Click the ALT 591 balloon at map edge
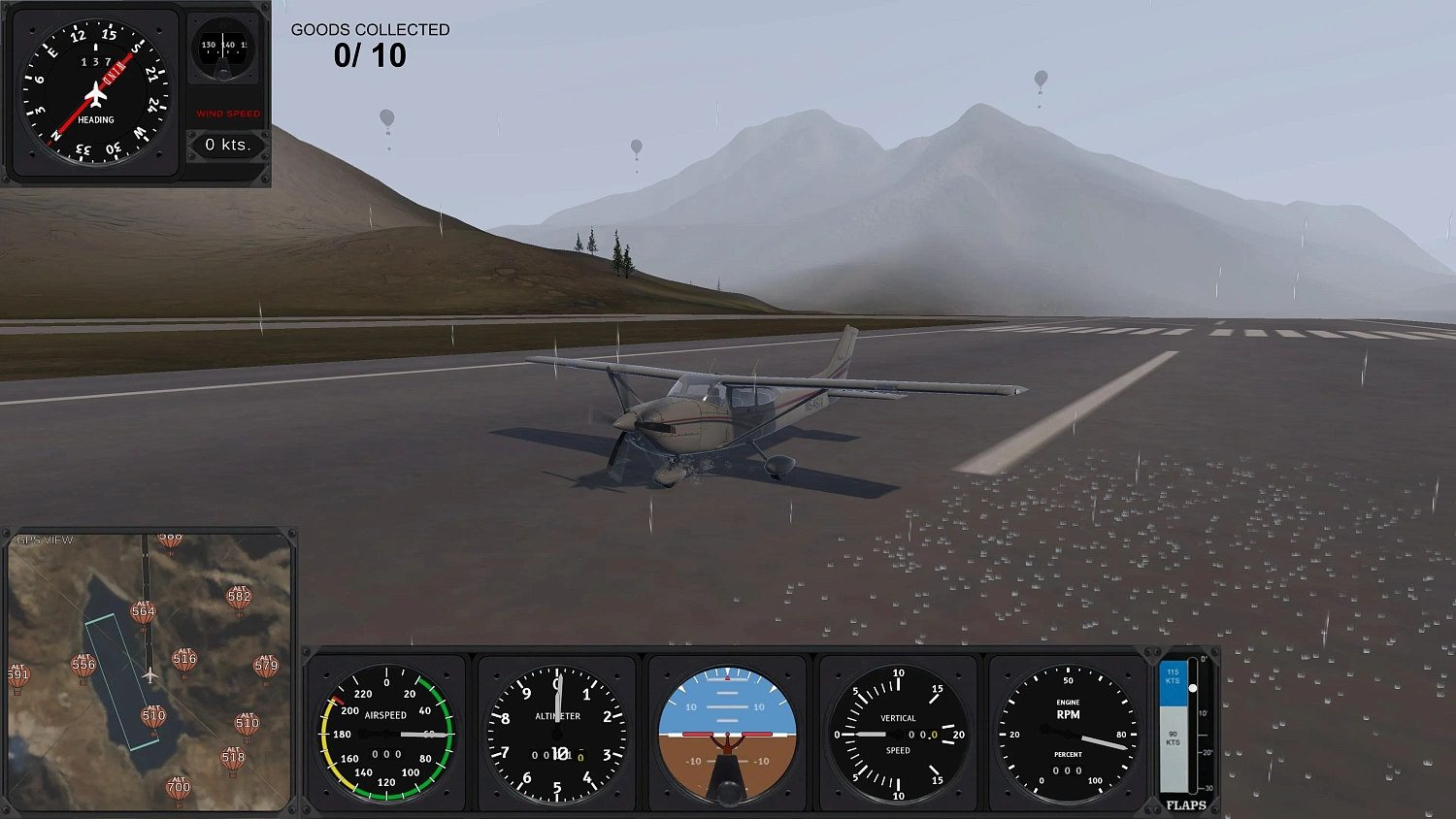This screenshot has width=1456, height=819. click(x=17, y=672)
